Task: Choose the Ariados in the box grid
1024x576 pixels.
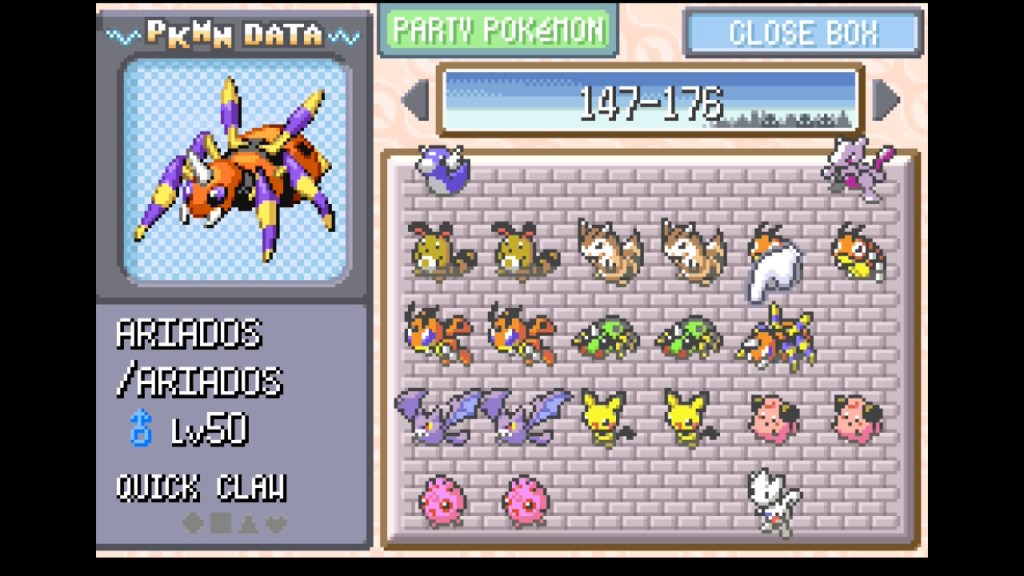Action: tap(776, 336)
